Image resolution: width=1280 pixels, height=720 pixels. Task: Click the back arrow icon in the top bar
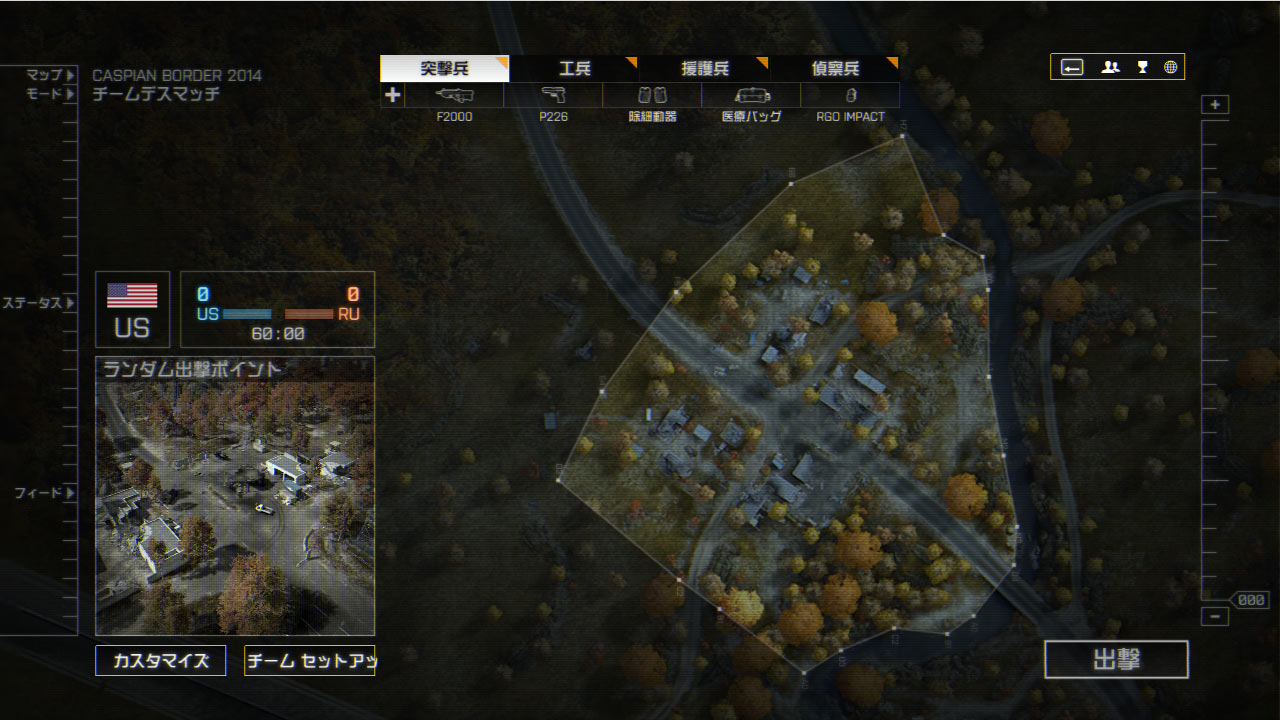[1072, 67]
